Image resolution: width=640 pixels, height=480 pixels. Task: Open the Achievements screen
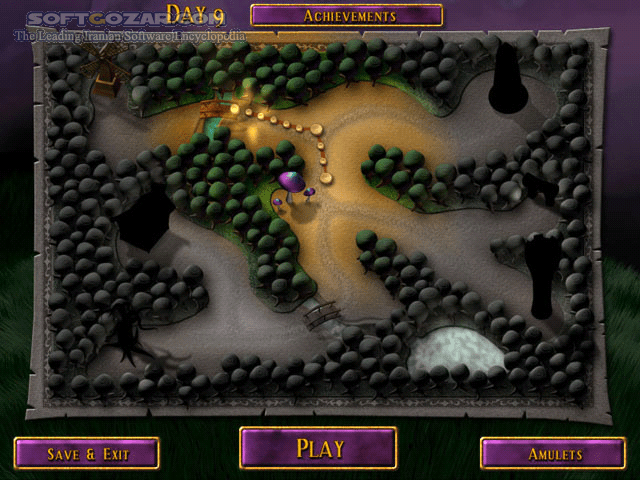tap(346, 15)
